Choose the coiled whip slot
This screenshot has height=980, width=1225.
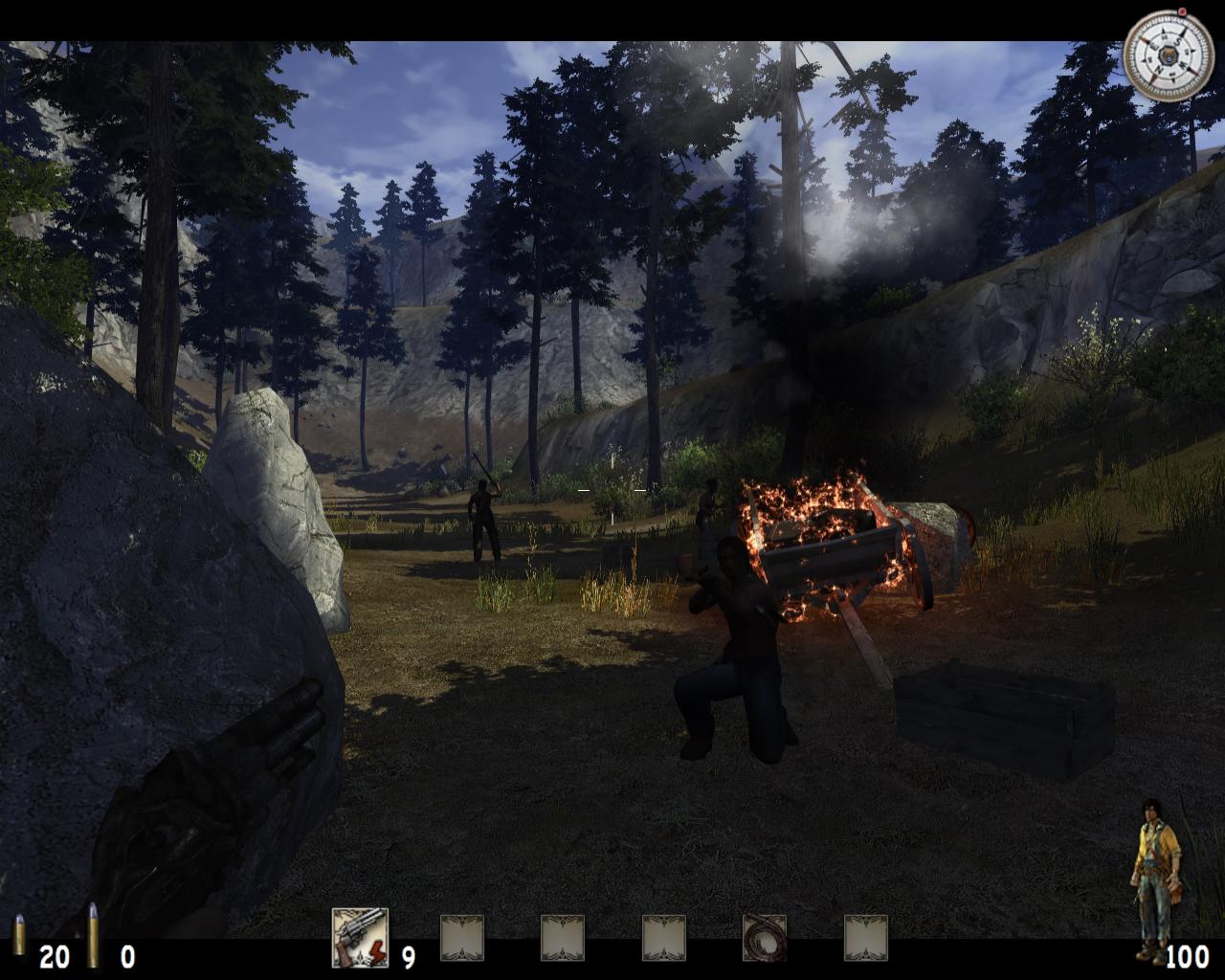[765, 938]
